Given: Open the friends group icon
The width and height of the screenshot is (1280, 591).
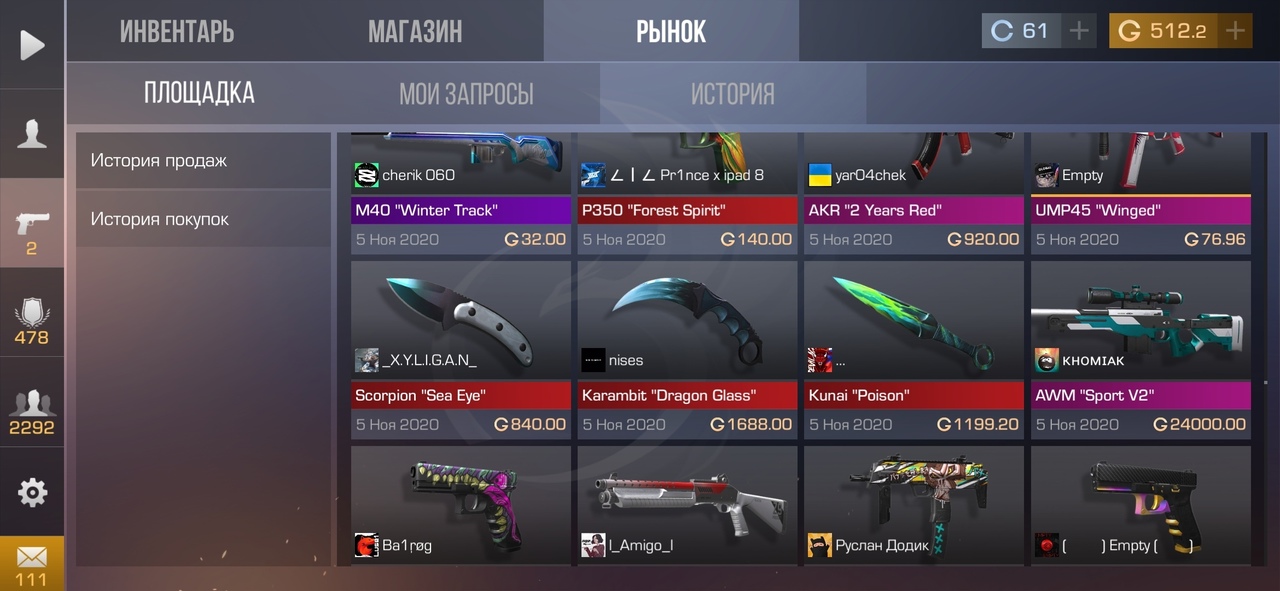Looking at the screenshot, I should (x=32, y=410).
